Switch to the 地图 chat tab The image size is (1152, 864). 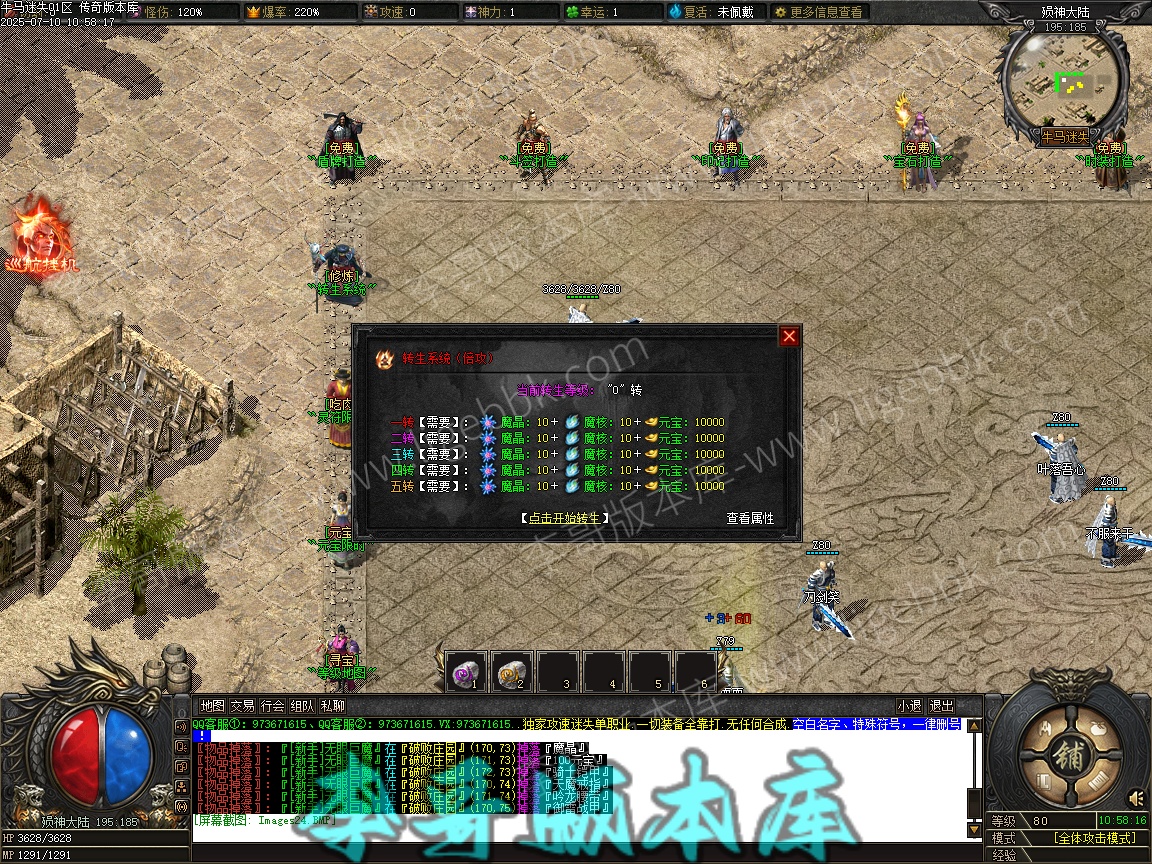click(x=212, y=706)
